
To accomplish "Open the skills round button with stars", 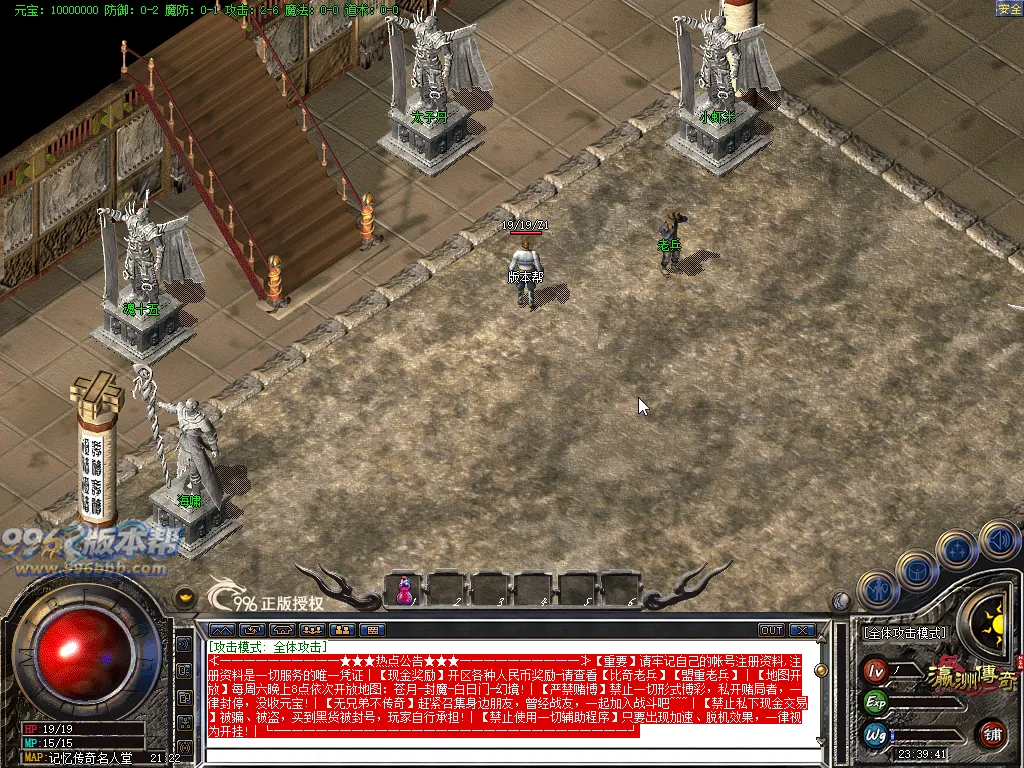I will tap(957, 549).
